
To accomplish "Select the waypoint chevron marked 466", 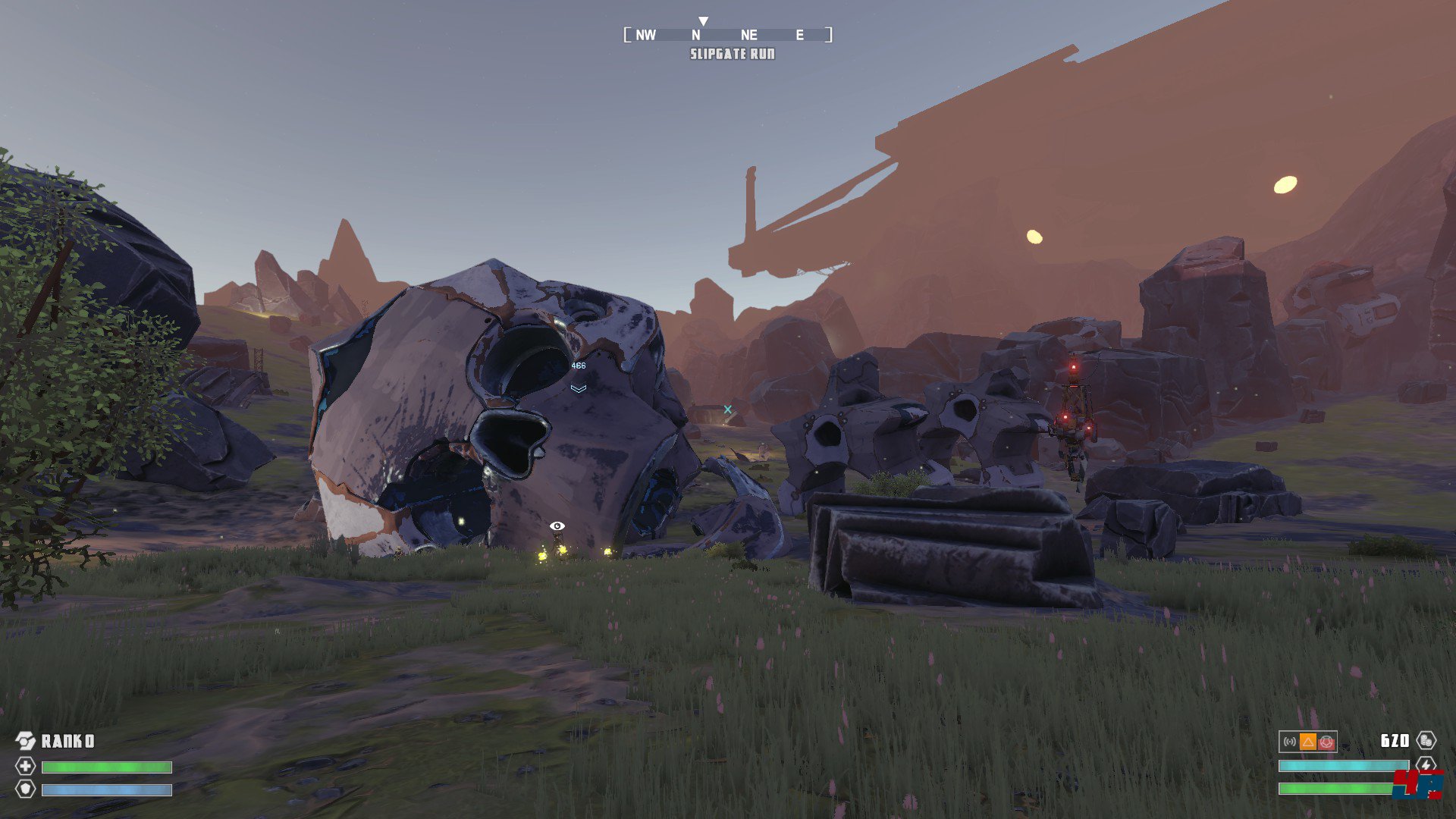I will (579, 388).
